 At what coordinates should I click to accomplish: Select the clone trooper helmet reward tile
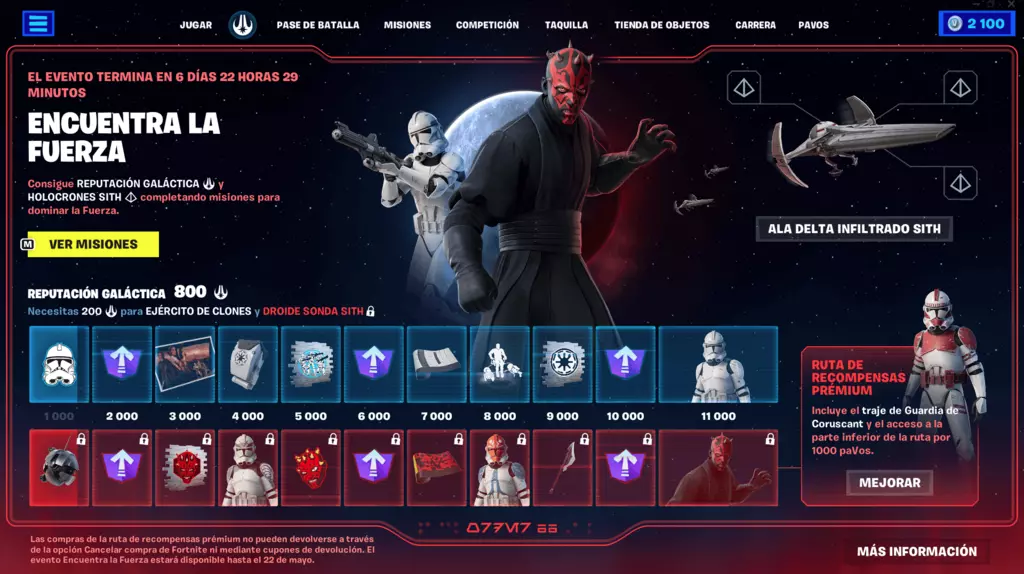point(60,365)
